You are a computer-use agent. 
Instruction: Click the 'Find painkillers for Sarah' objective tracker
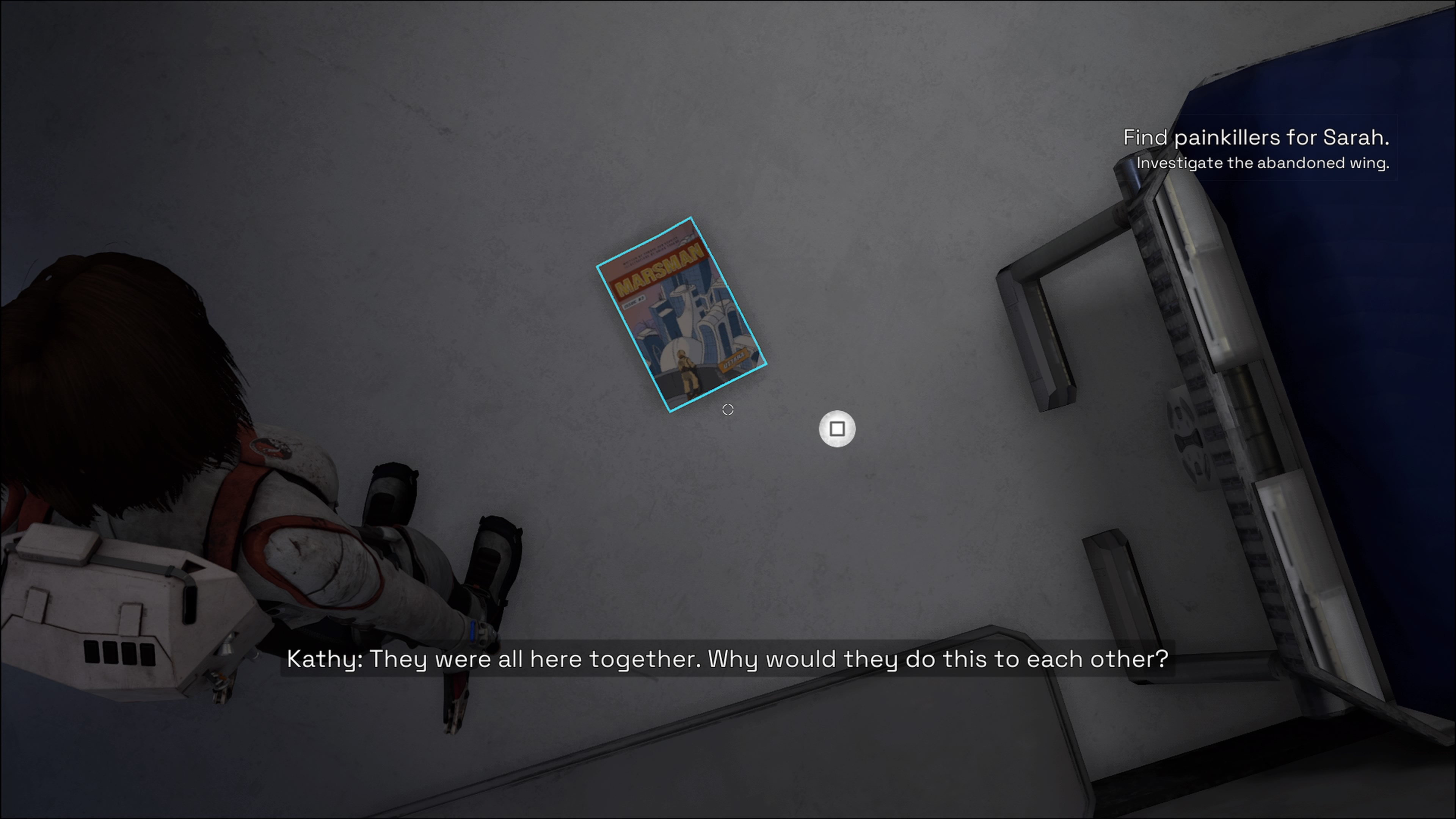point(1255,138)
